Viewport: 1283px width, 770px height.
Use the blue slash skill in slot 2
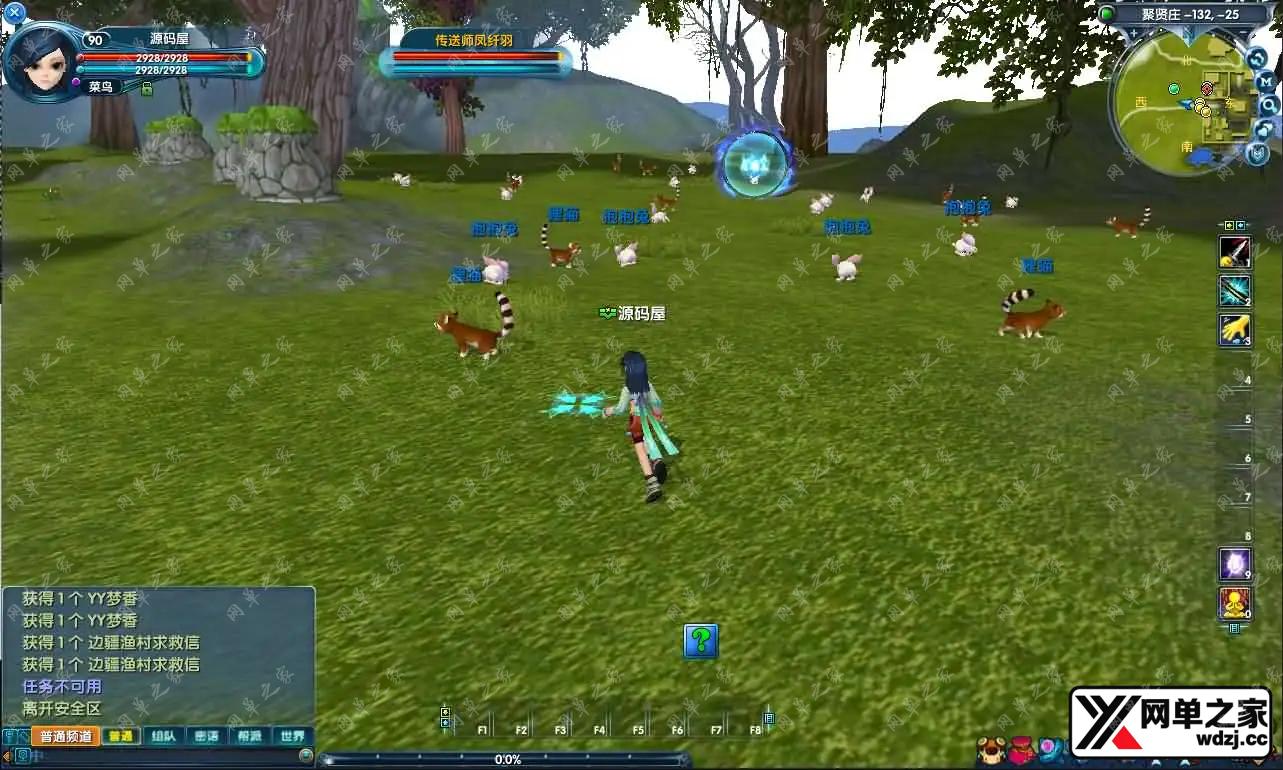pos(1234,291)
